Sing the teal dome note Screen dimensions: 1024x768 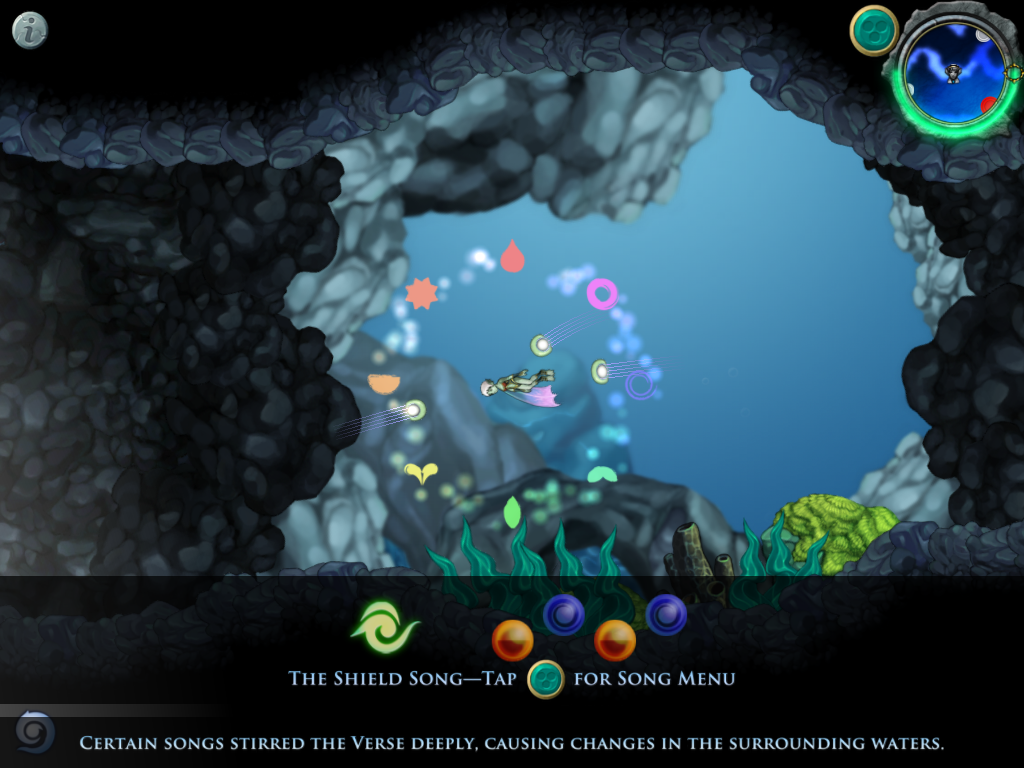[x=601, y=475]
